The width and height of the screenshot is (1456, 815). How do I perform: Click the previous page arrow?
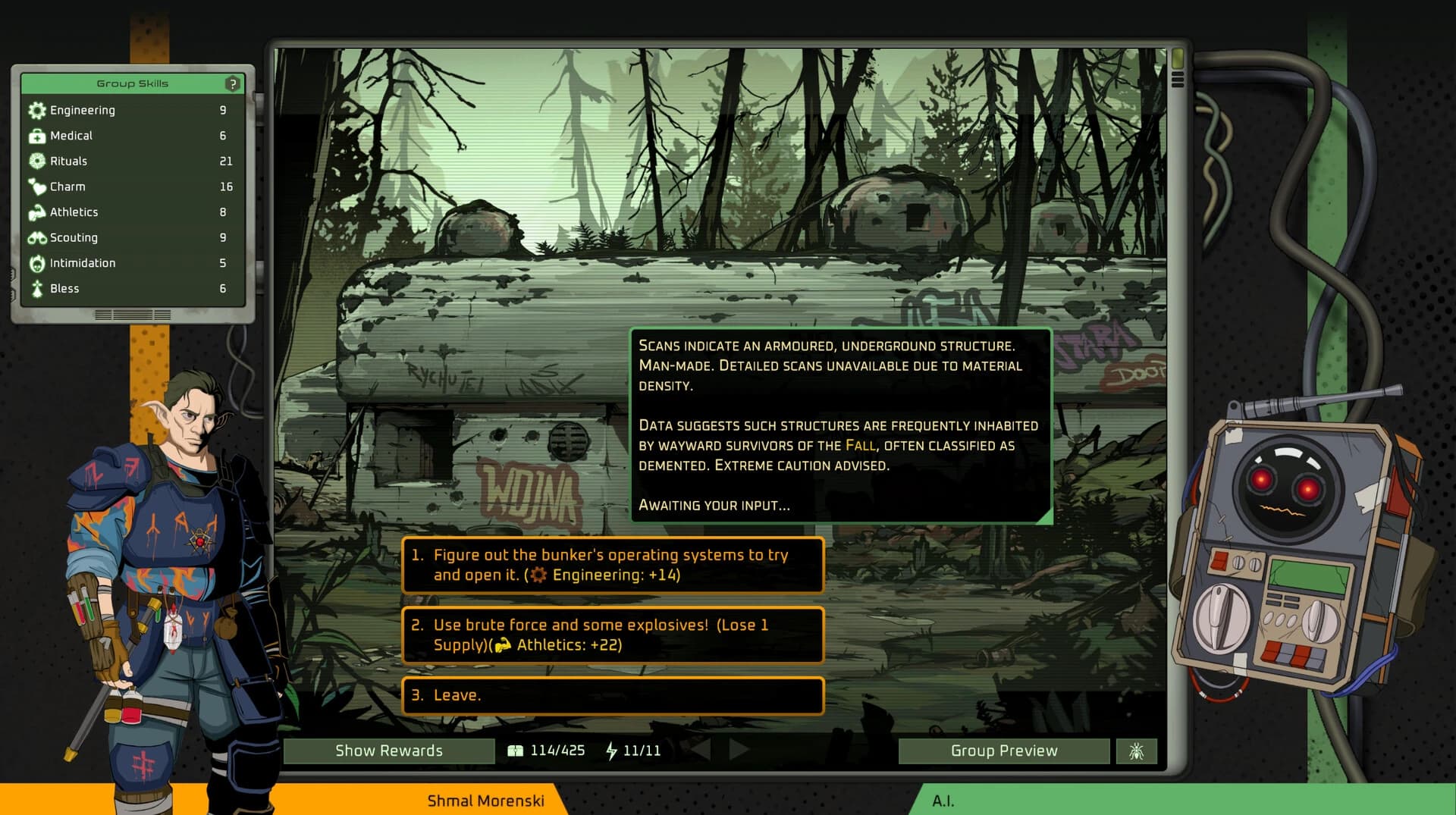701,751
